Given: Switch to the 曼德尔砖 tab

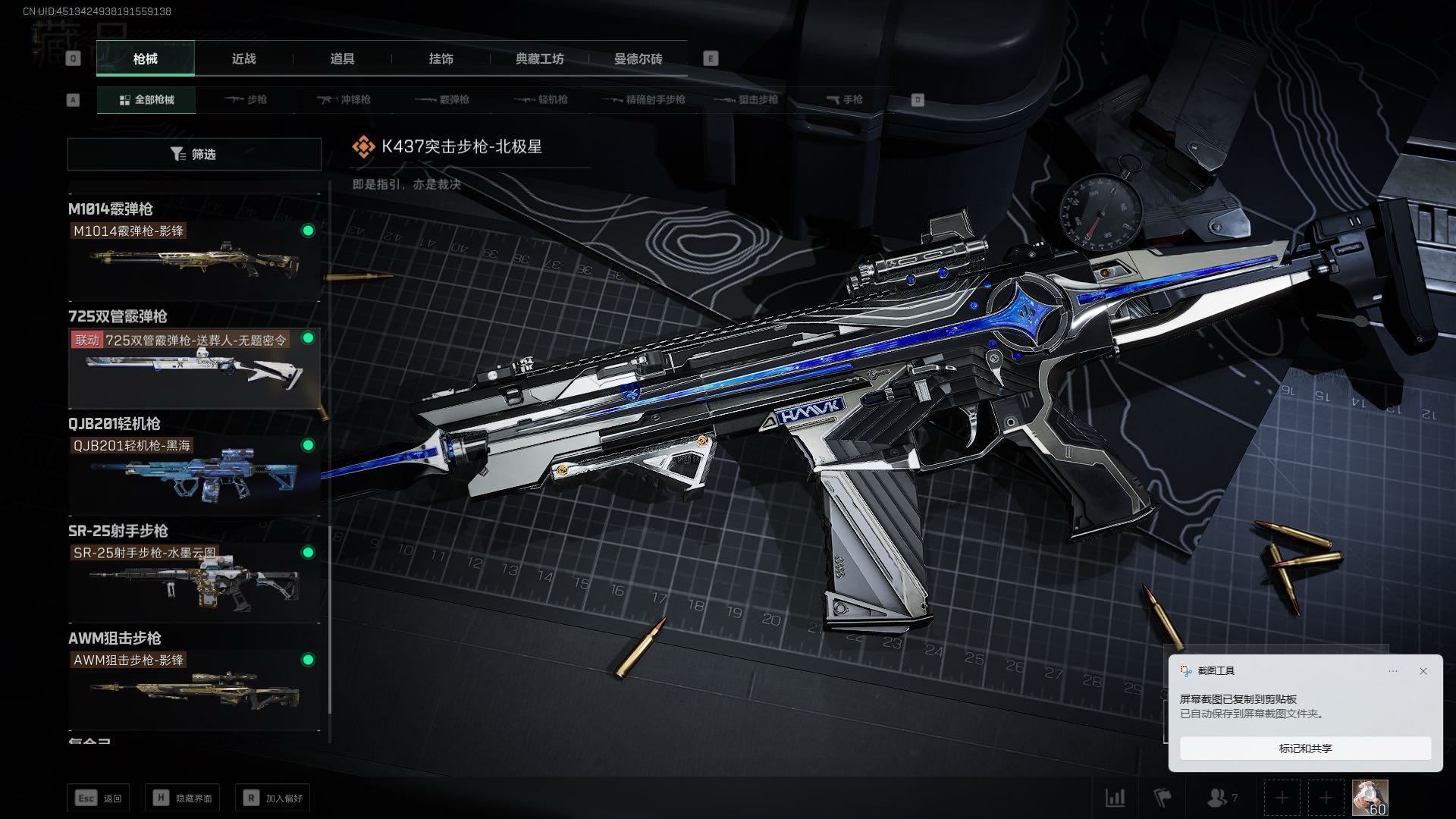Looking at the screenshot, I should [638, 58].
